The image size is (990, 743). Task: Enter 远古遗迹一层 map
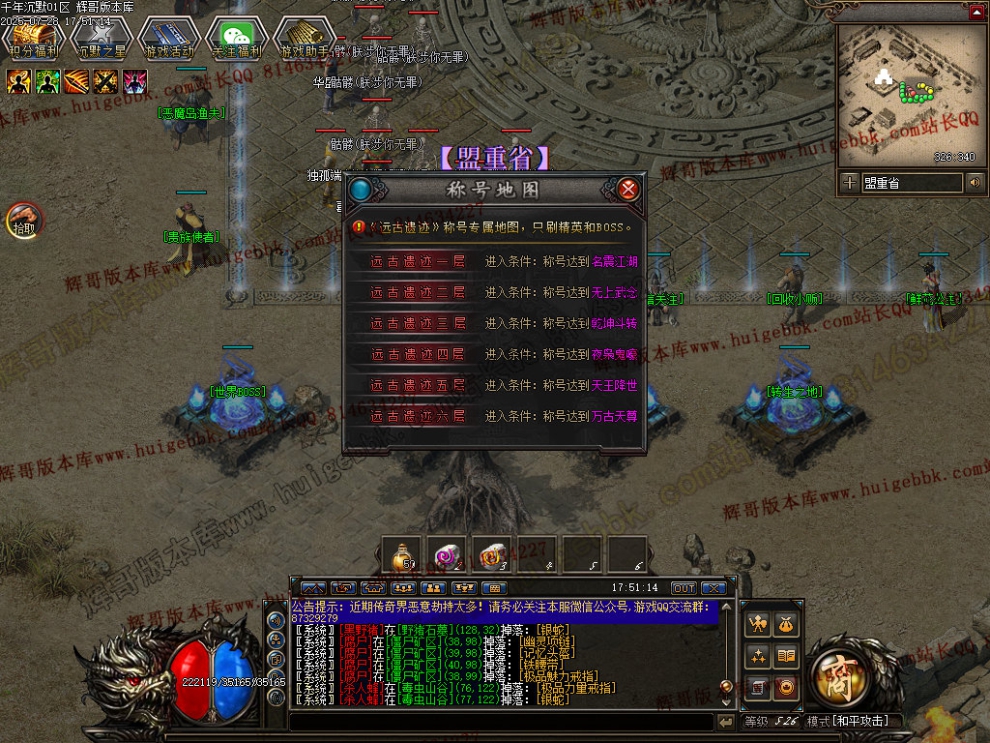click(418, 262)
